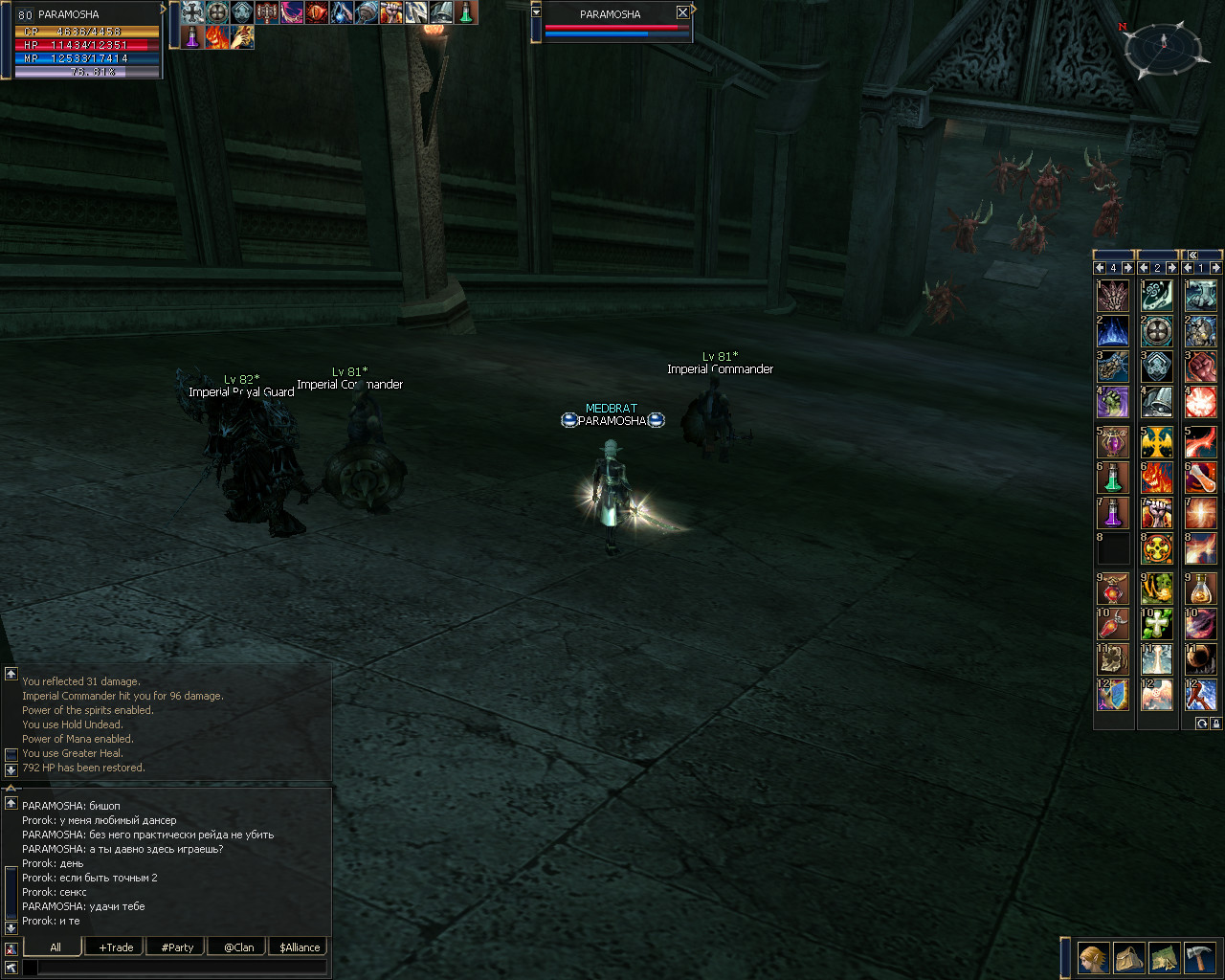Use the green potion in hotbar slot 6
The width and height of the screenshot is (1225, 980).
point(1112,477)
